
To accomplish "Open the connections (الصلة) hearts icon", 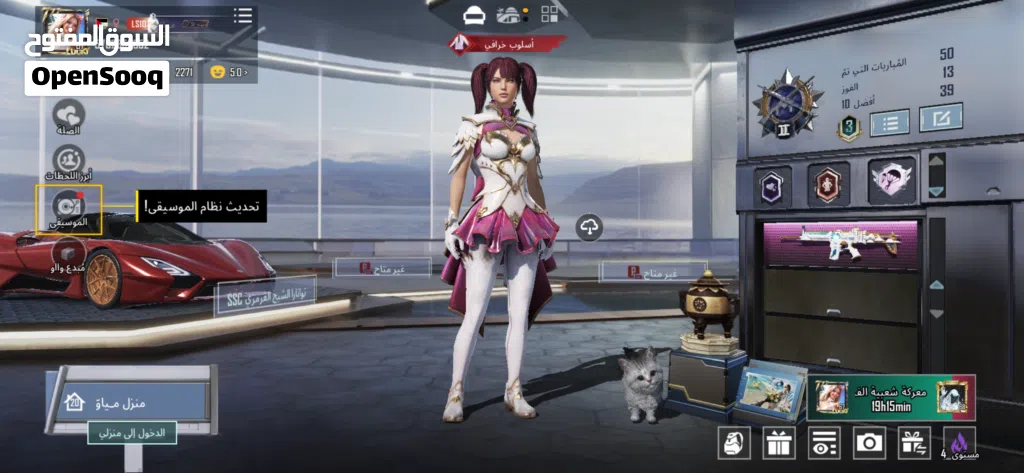I will (x=69, y=116).
